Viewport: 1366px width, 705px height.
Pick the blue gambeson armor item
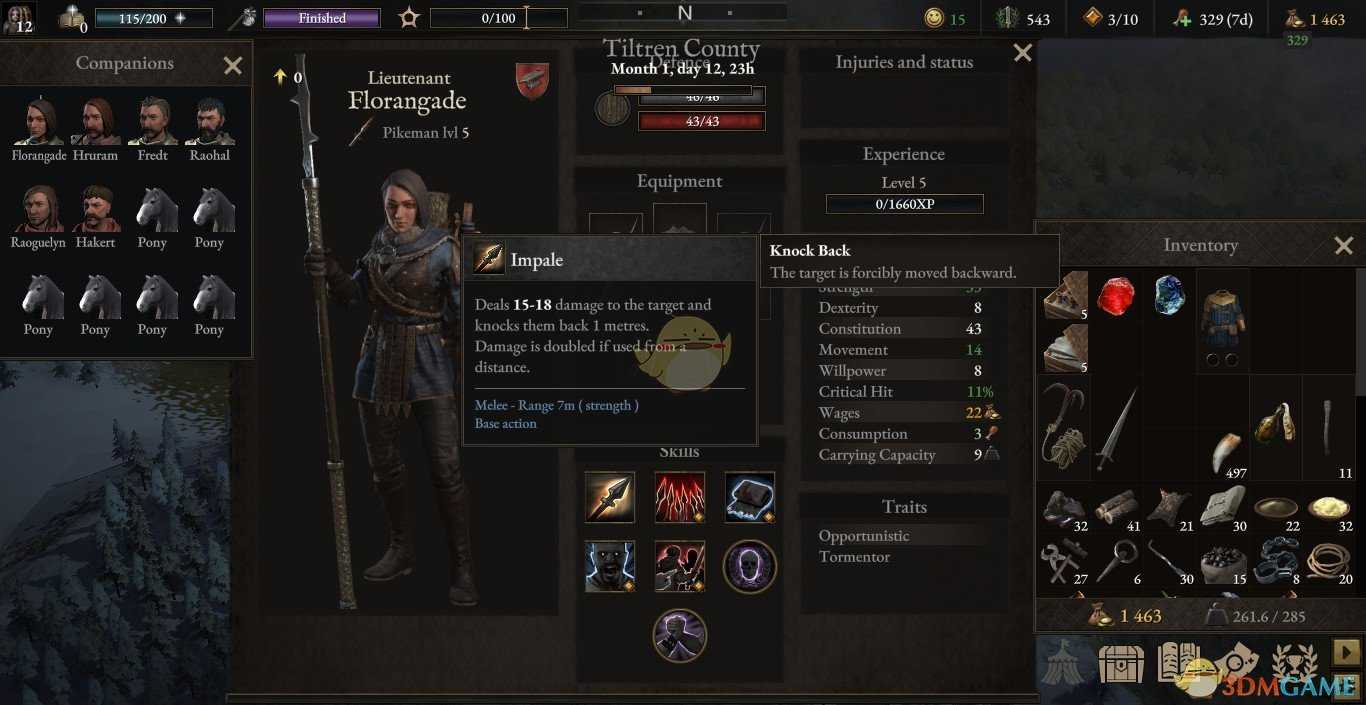1222,318
